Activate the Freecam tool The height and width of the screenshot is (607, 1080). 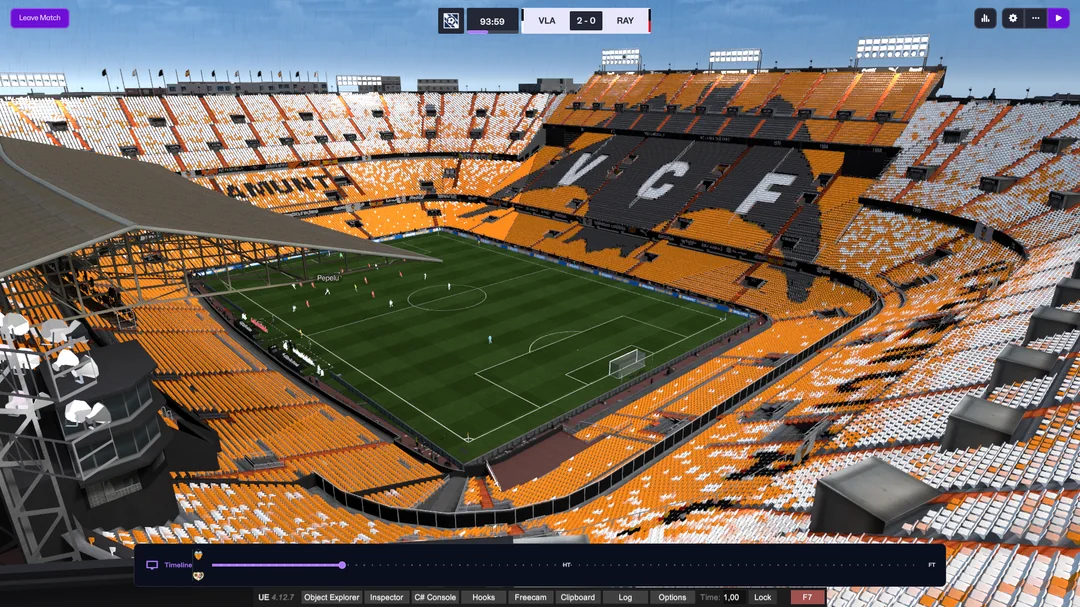pos(530,597)
